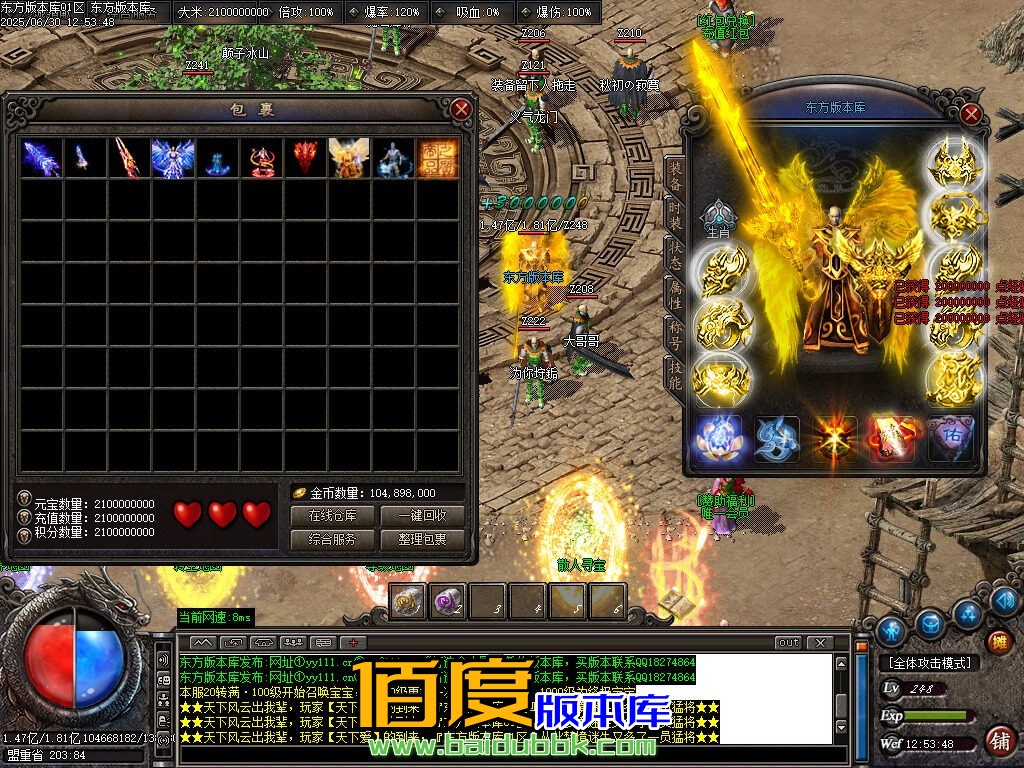Pick the orange seal stamp item in bag
The width and height of the screenshot is (1024, 768).
[437, 158]
